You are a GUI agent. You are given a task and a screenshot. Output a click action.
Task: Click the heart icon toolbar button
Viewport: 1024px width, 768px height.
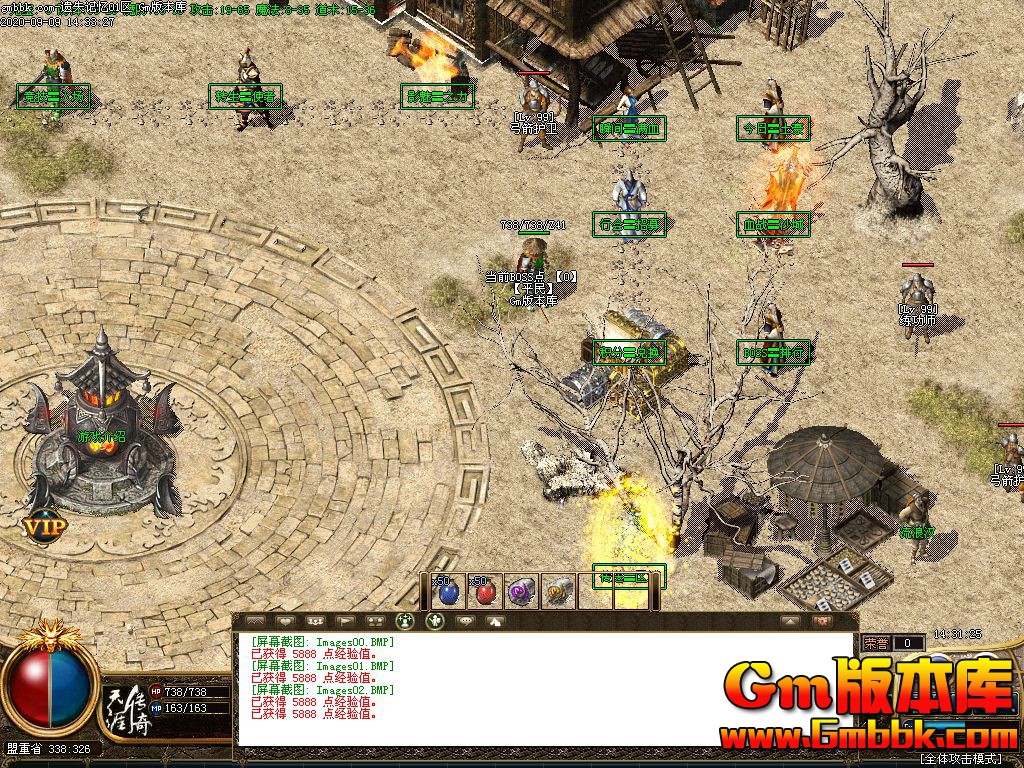[285, 621]
